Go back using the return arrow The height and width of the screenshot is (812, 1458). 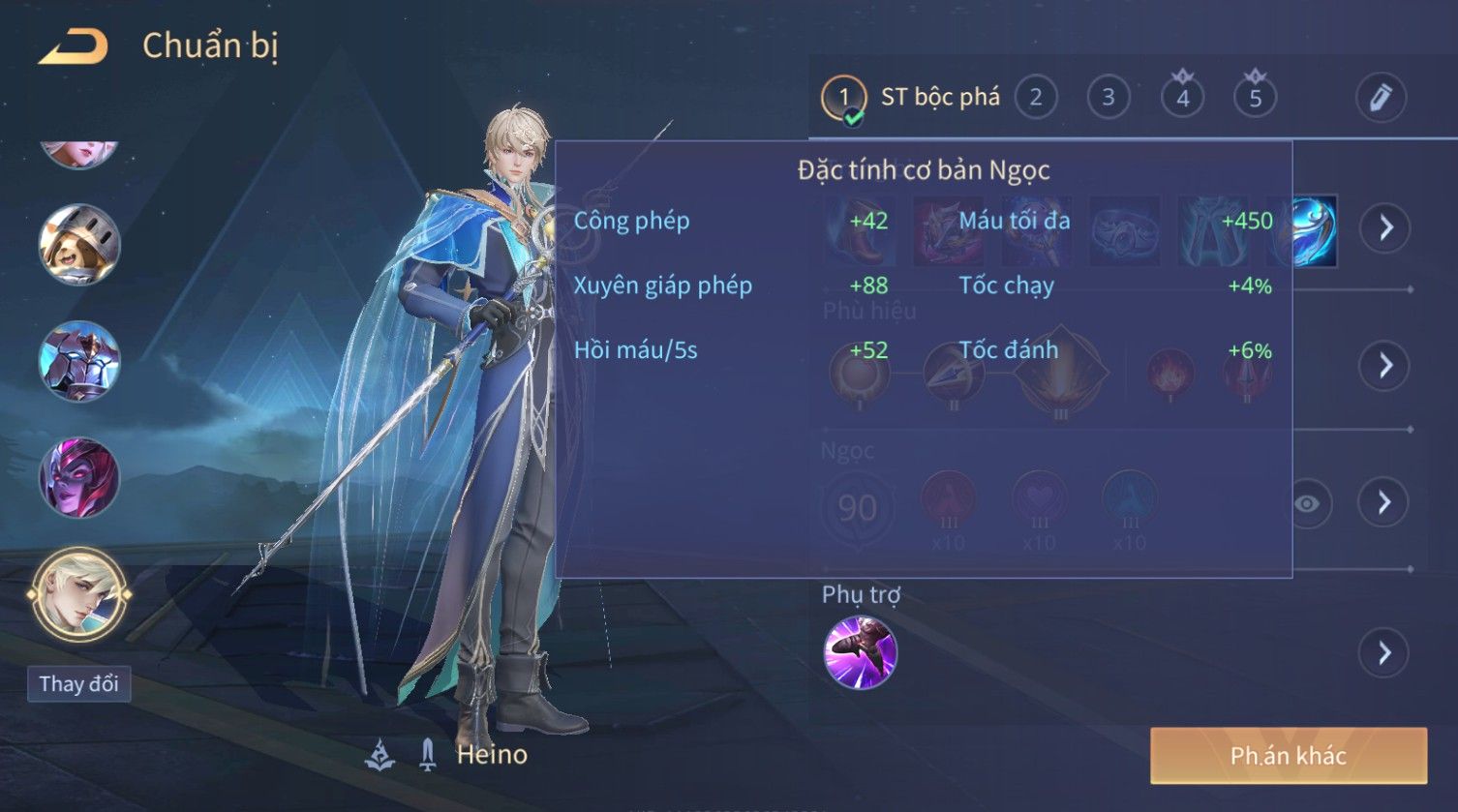[73, 46]
